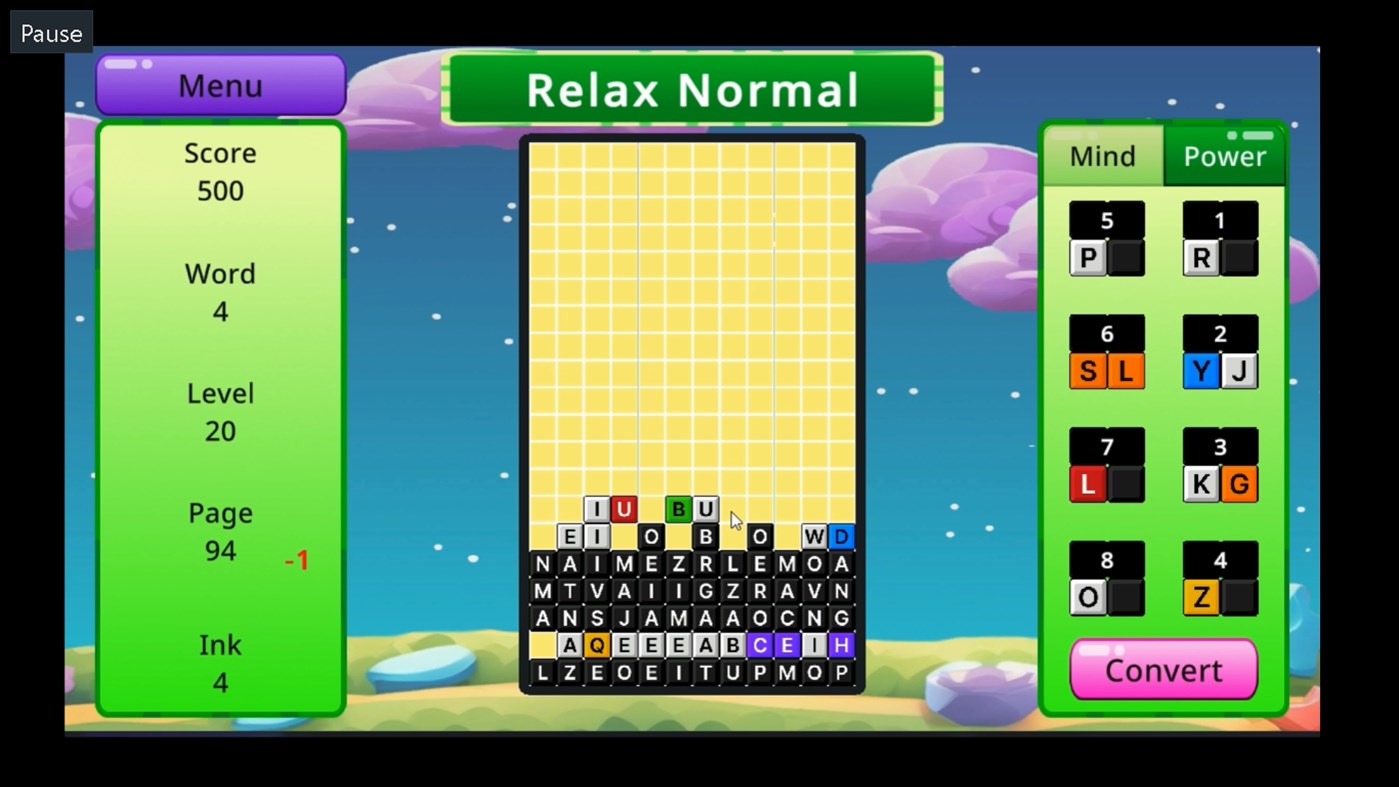Select the orange L tile in slot 6

coord(1127,371)
